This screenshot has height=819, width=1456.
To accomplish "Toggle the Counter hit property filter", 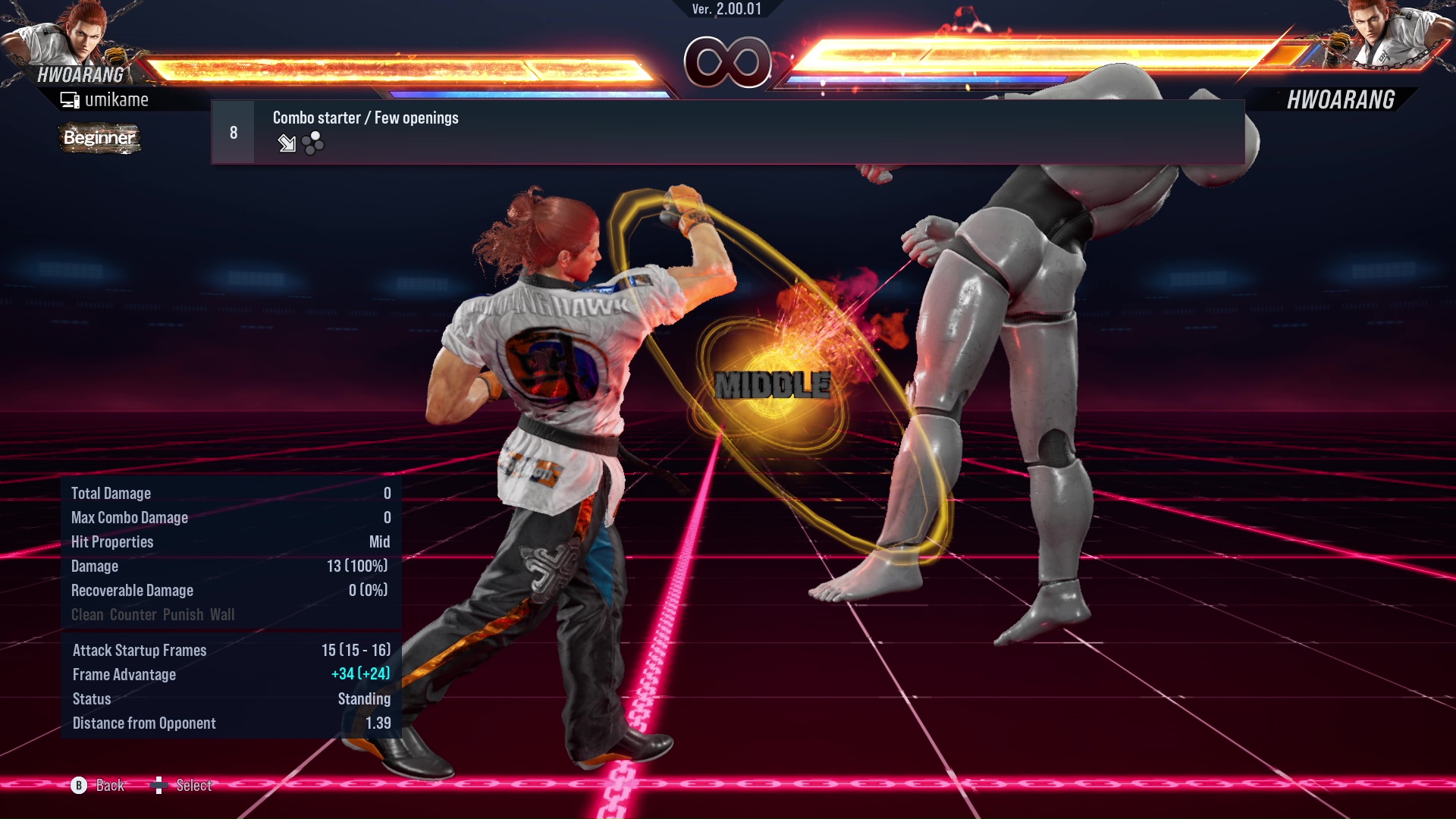I will (133, 614).
